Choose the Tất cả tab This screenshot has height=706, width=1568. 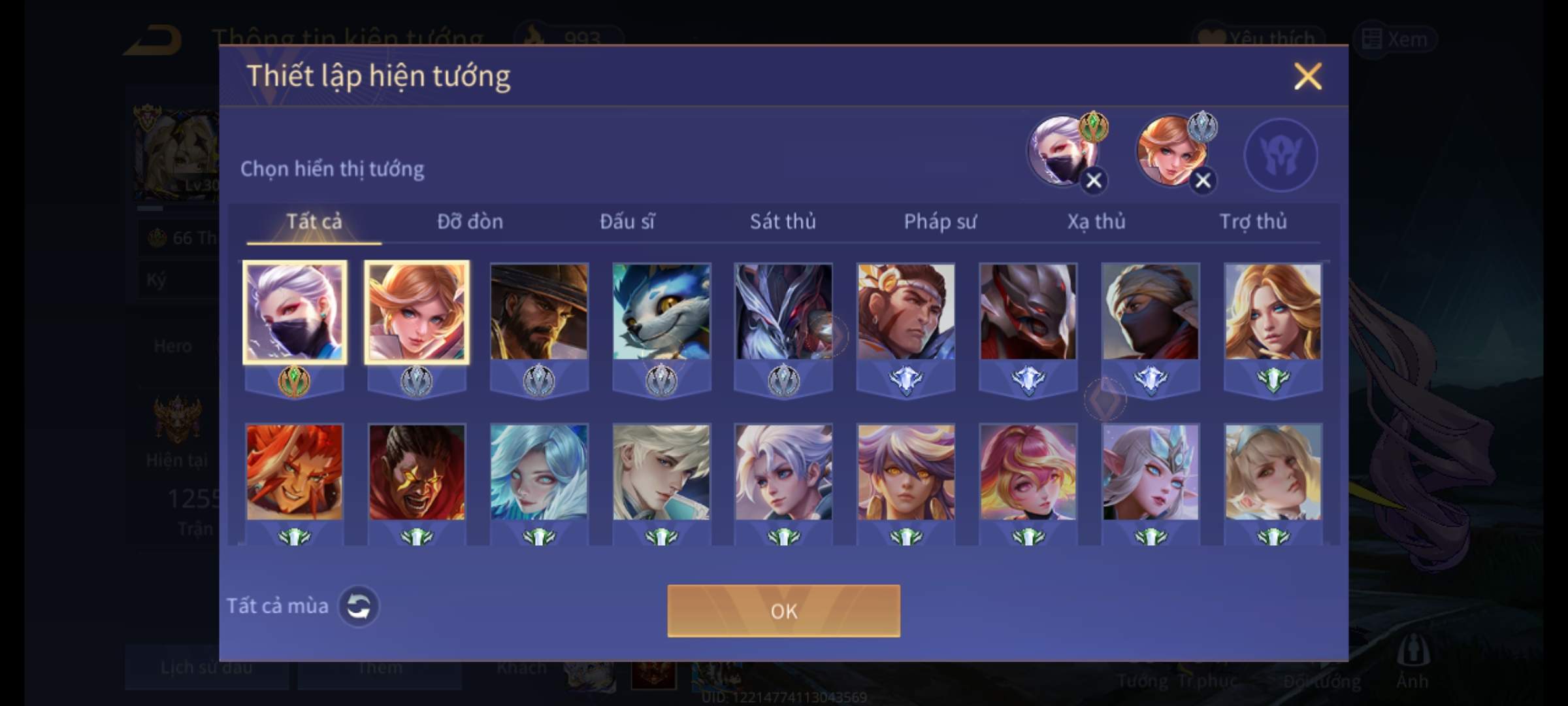pos(314,222)
